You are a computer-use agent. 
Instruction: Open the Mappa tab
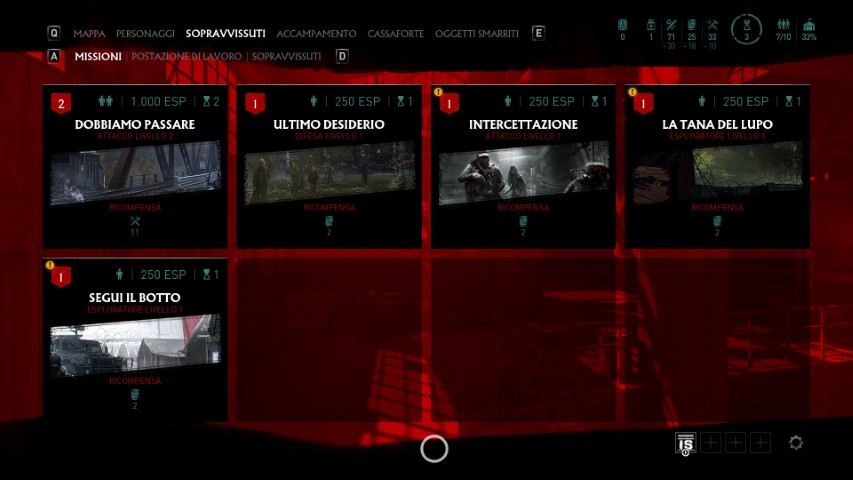pos(89,34)
